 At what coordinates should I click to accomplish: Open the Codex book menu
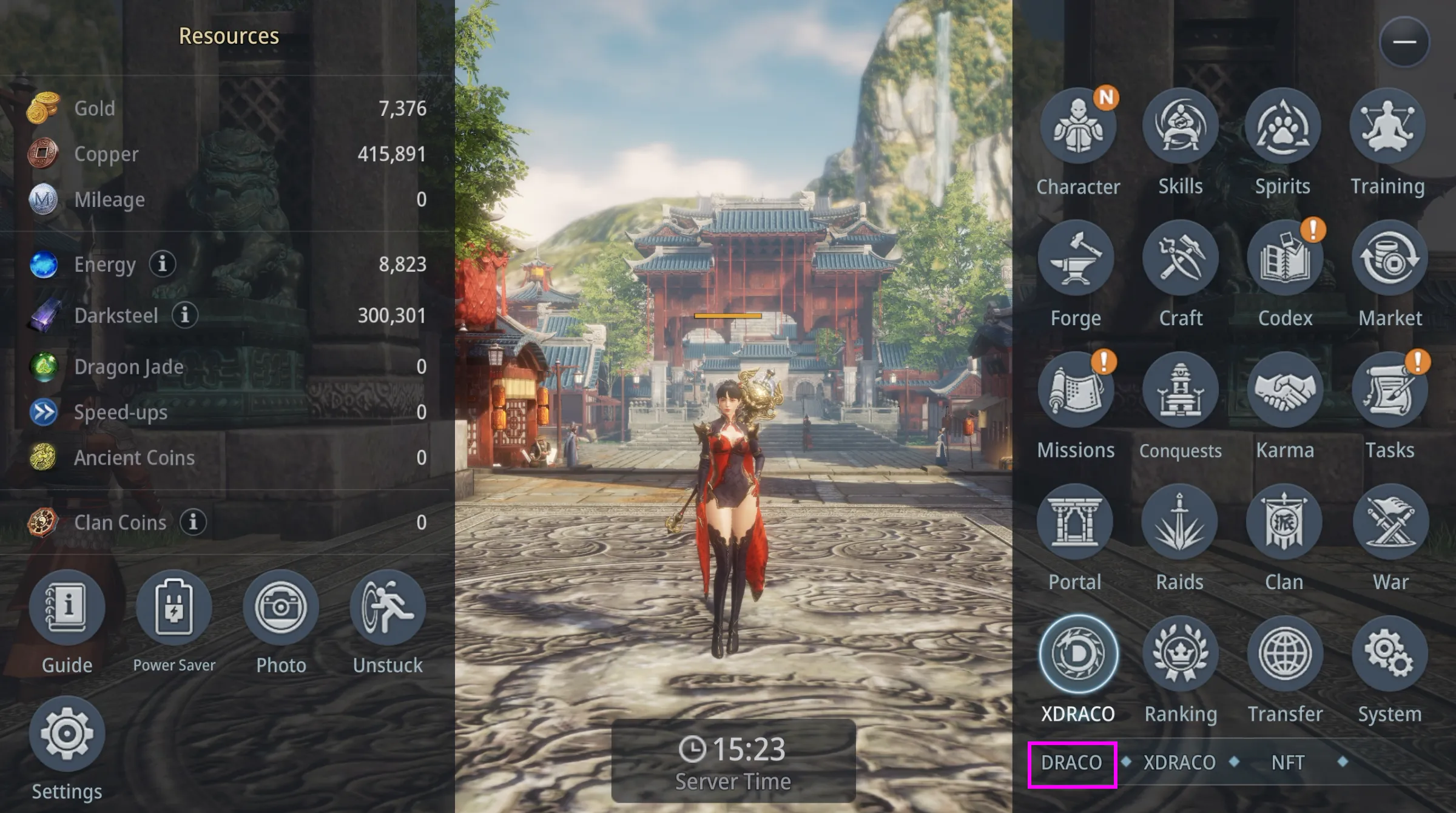pyautogui.click(x=1284, y=258)
